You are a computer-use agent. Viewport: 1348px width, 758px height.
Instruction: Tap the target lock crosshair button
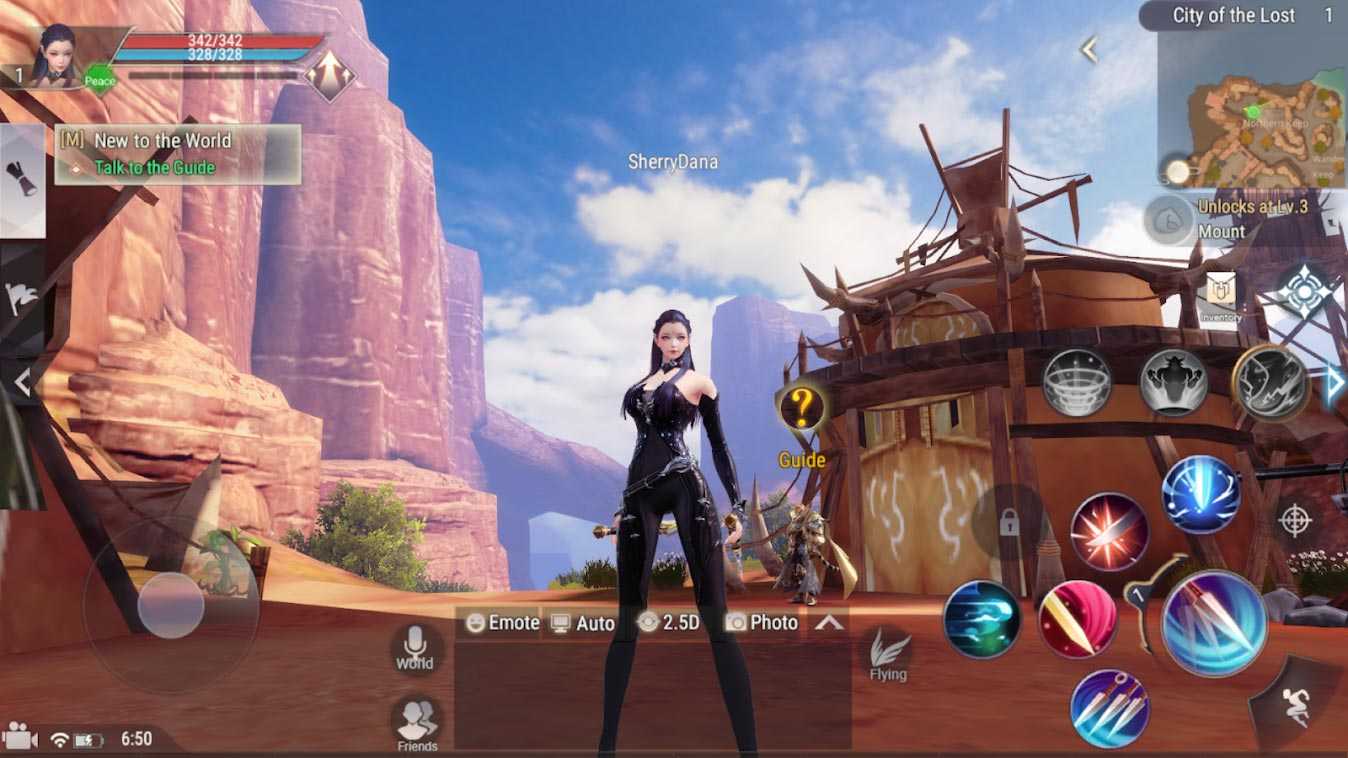pyautogui.click(x=1295, y=520)
